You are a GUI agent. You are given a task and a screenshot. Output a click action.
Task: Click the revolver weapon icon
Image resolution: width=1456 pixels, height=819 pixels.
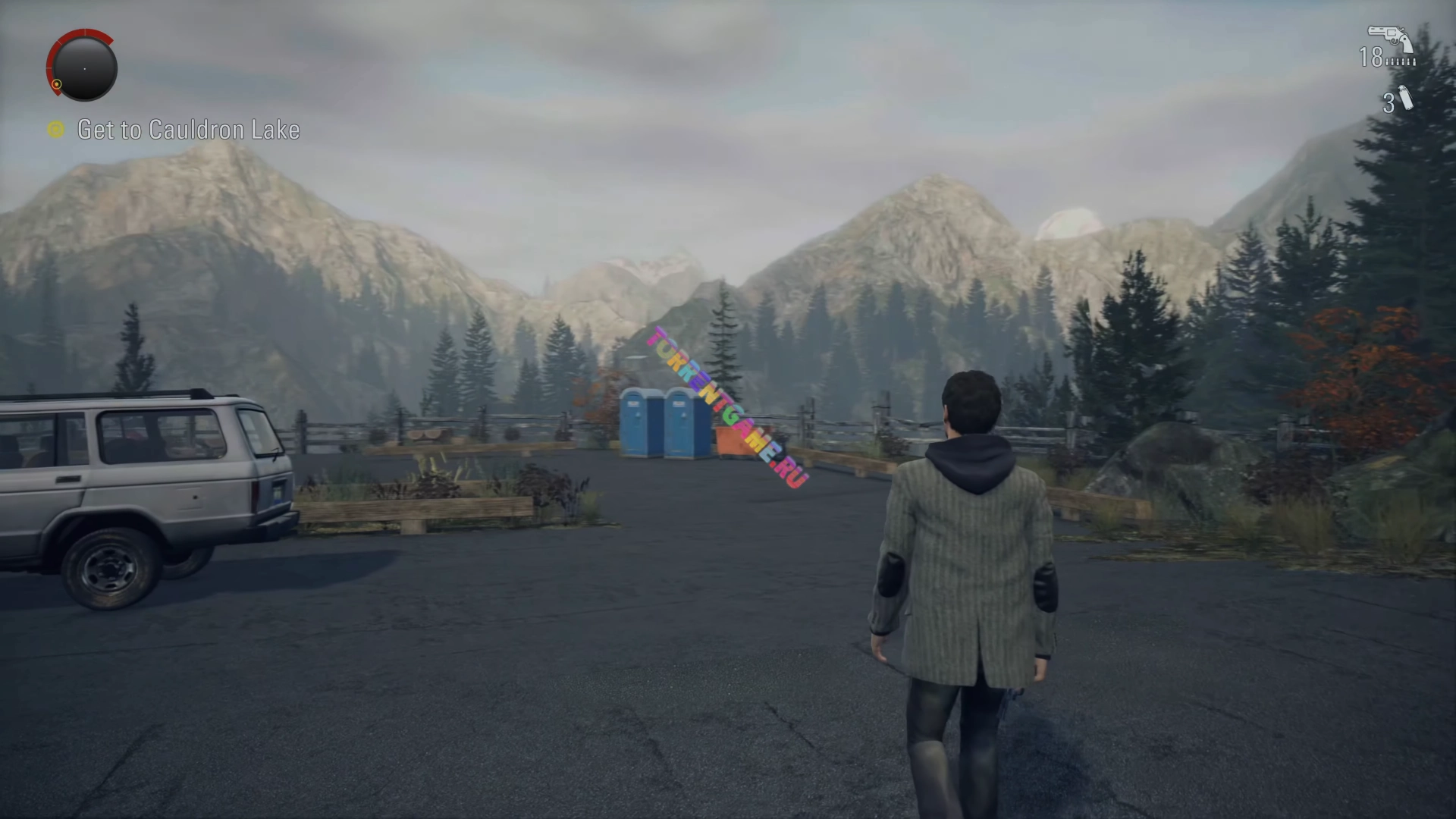[1389, 39]
